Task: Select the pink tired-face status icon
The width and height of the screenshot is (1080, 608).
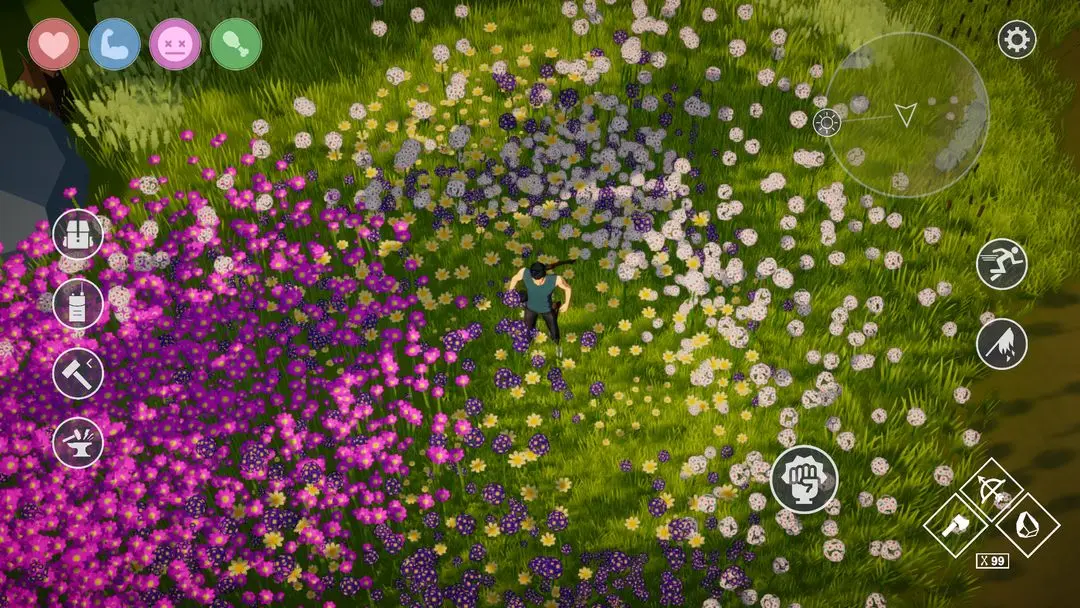Action: (175, 44)
